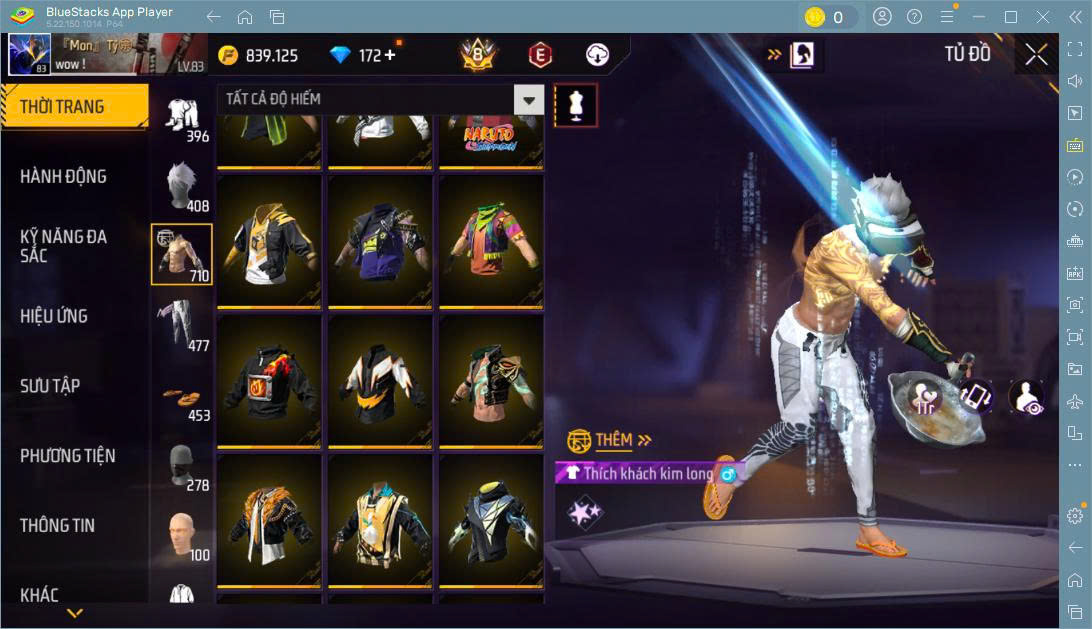The width and height of the screenshot is (1092, 629).
Task: Select the black jacket with flame screen
Action: [x=269, y=381]
